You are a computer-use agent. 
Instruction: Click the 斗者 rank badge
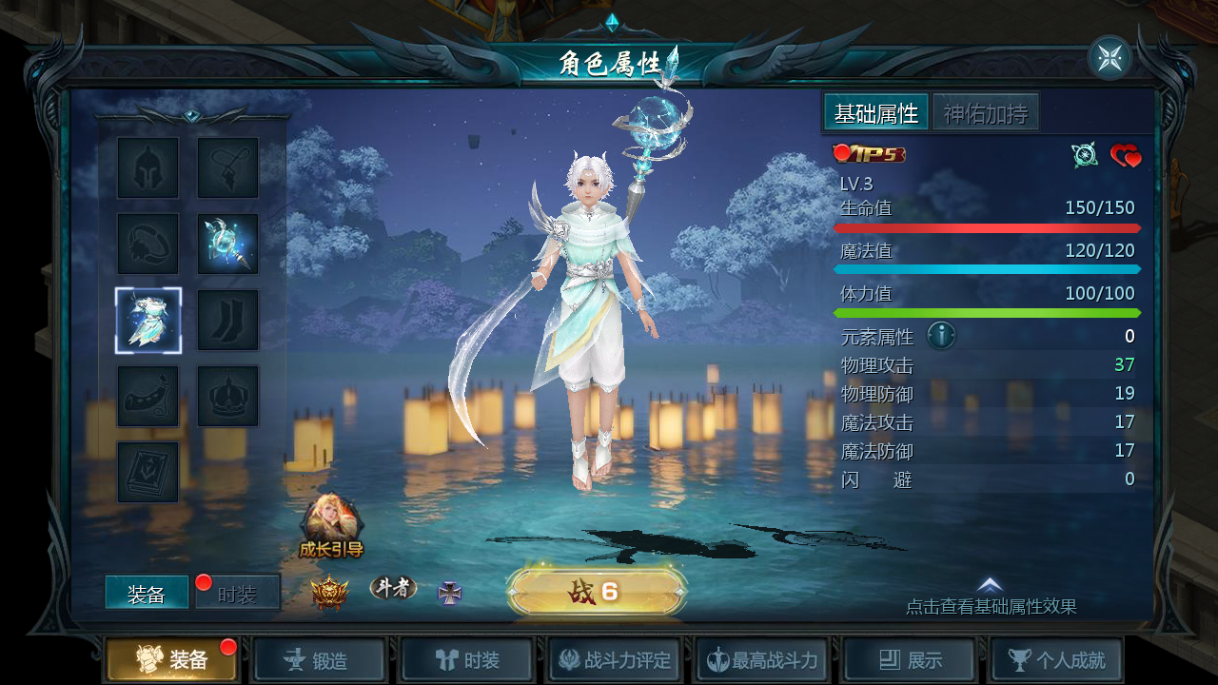click(392, 588)
